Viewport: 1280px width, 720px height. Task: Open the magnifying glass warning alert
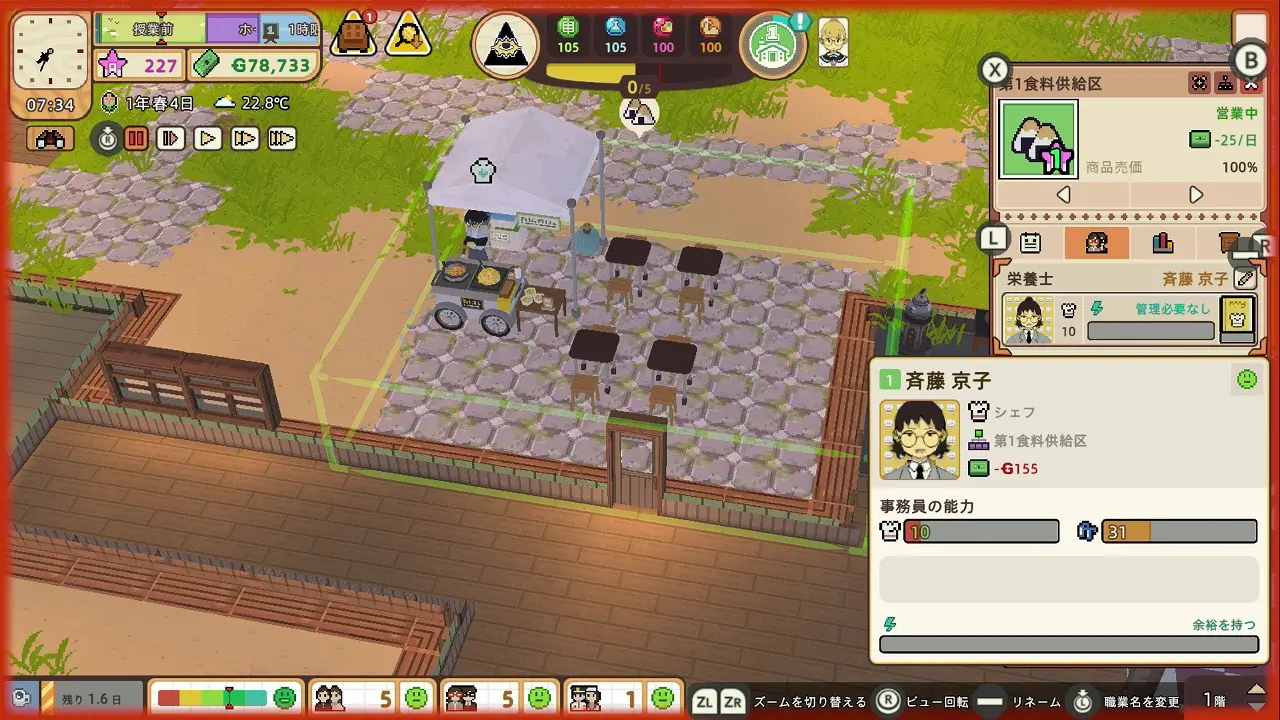click(408, 35)
